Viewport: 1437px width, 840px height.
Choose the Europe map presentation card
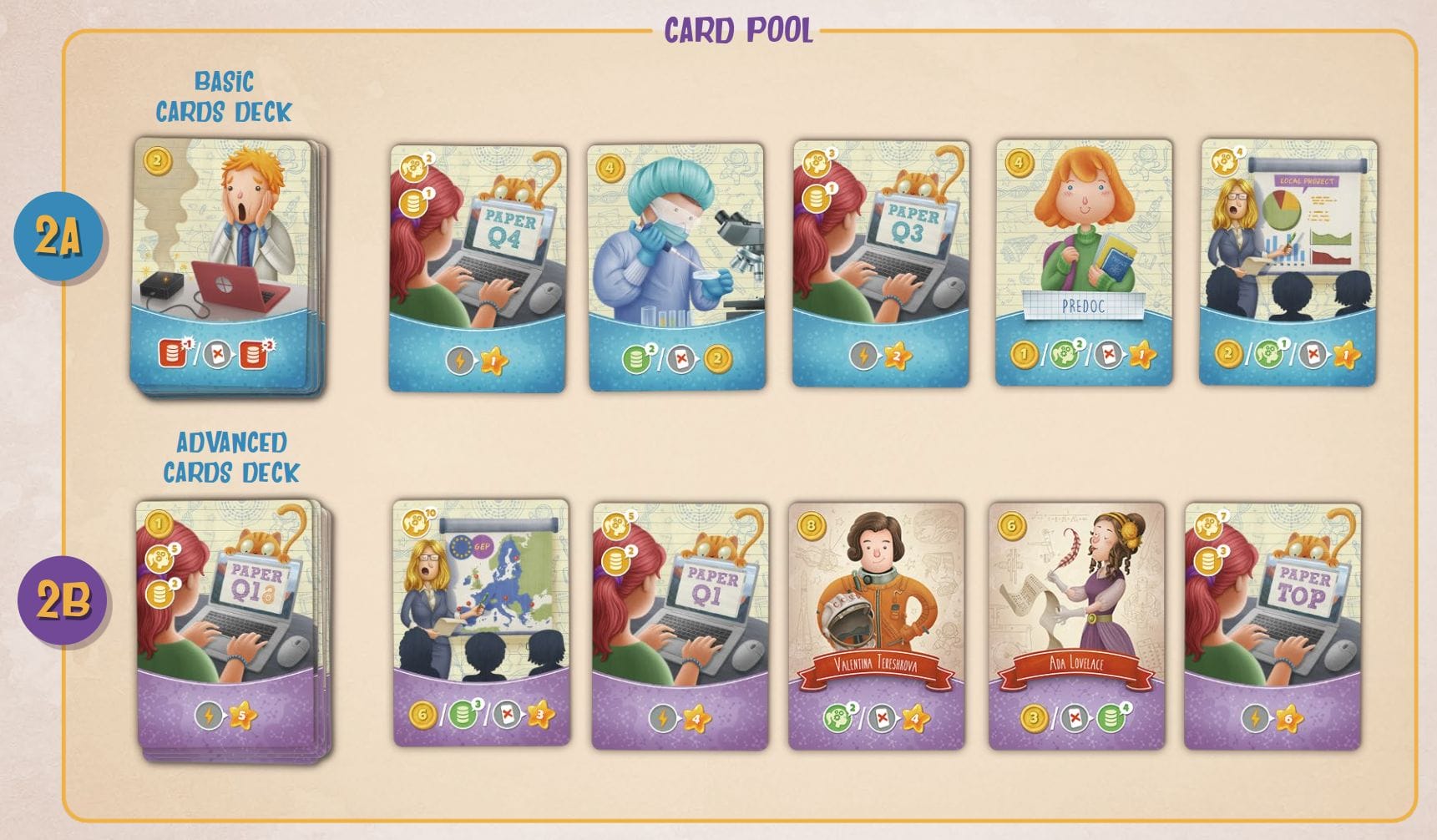482,623
